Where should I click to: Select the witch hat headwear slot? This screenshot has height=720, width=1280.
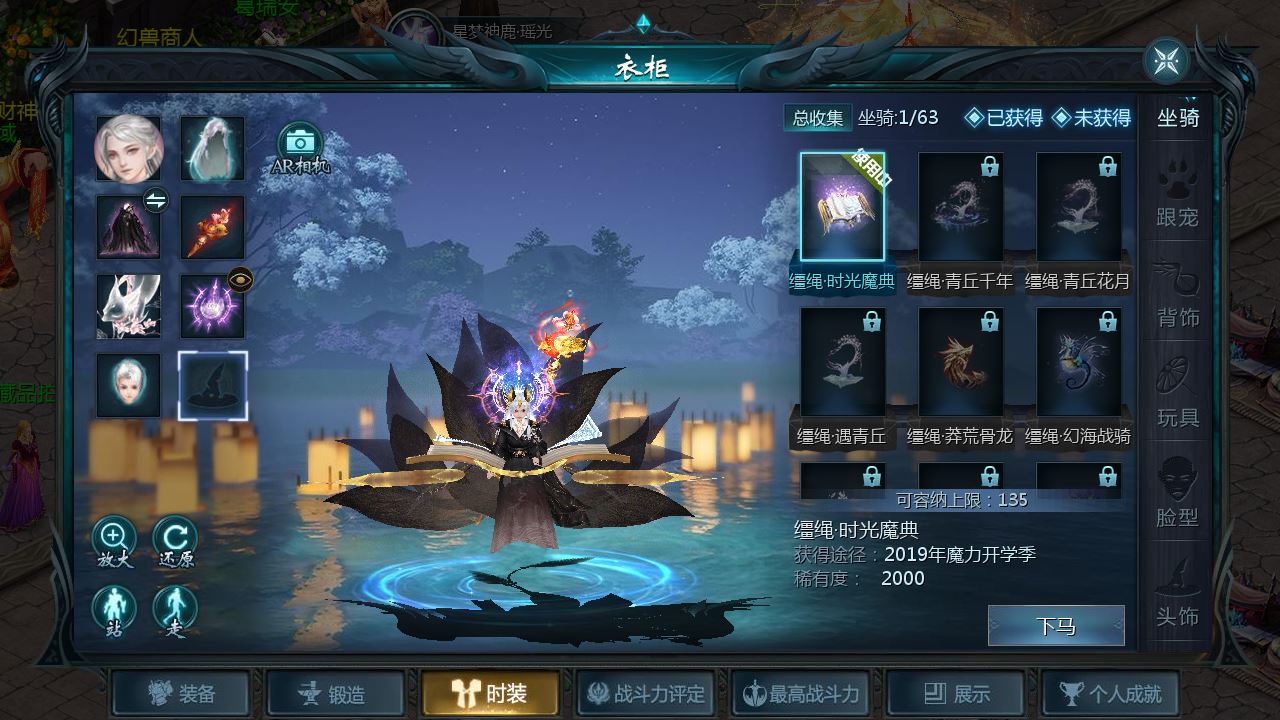212,385
